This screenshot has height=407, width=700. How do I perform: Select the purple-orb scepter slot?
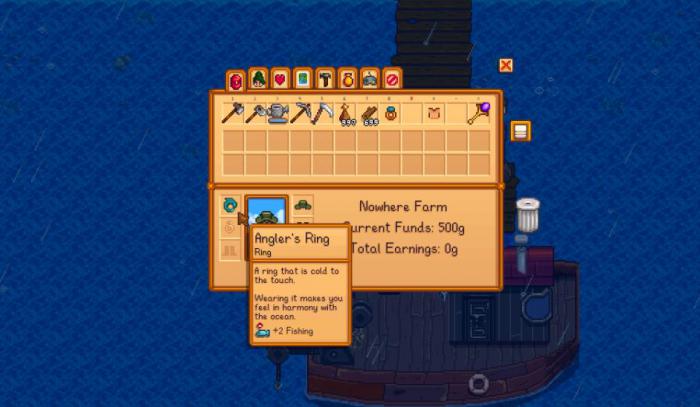coord(480,114)
